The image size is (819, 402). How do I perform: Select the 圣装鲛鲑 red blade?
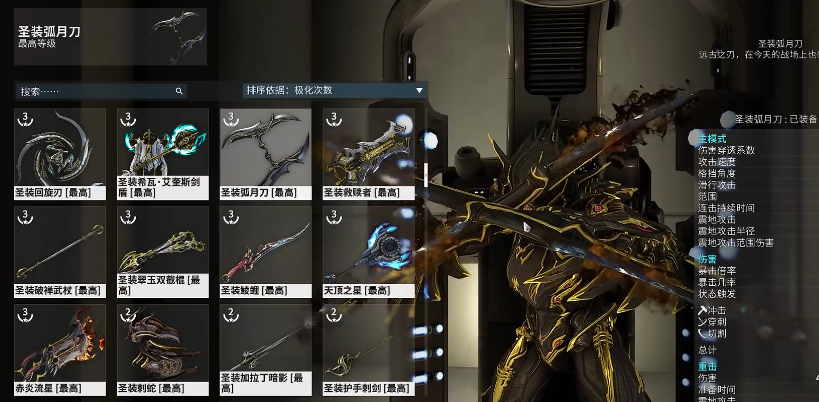[x=264, y=250]
